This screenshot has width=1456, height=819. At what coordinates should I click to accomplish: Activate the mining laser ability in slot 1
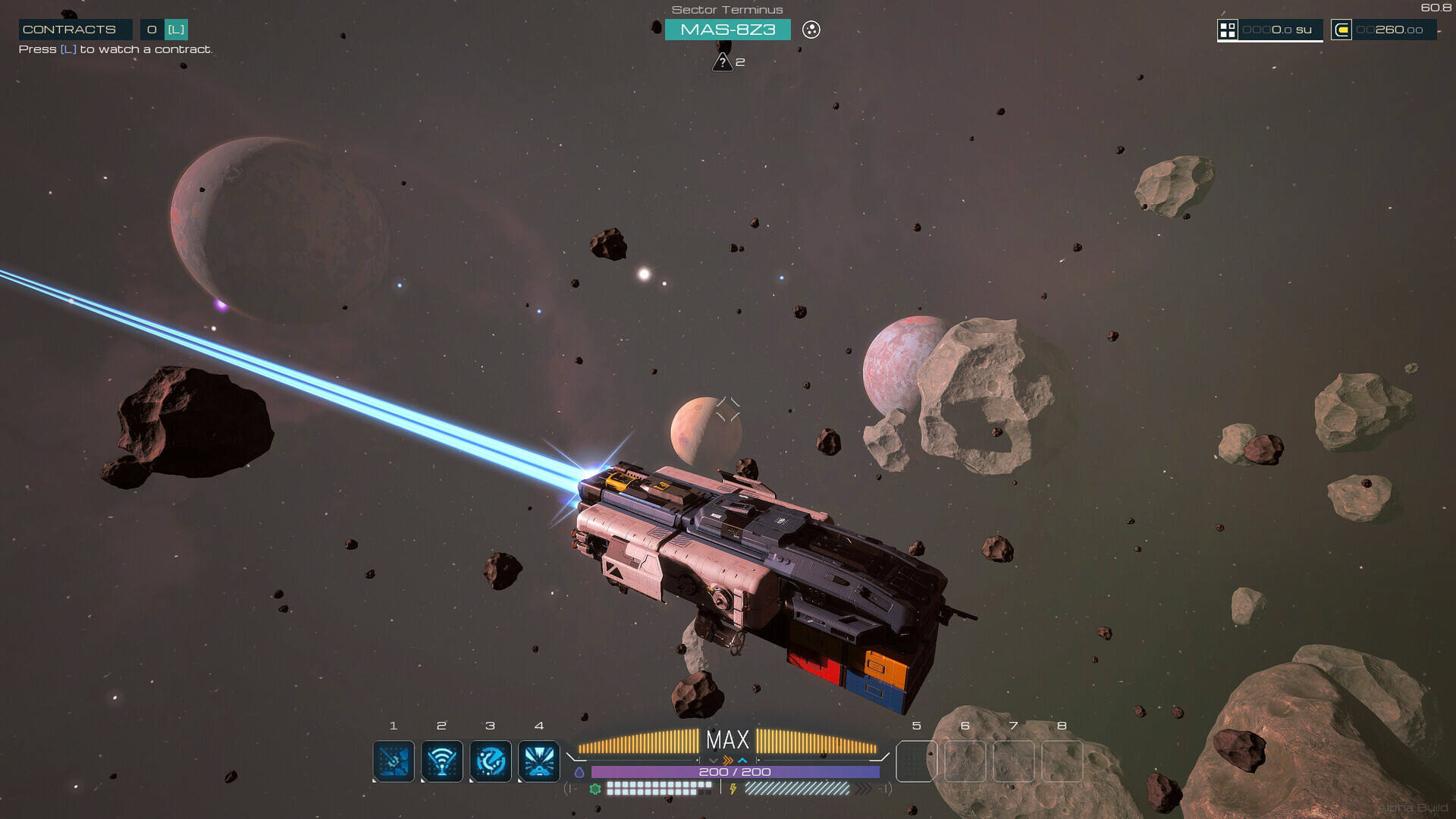394,761
